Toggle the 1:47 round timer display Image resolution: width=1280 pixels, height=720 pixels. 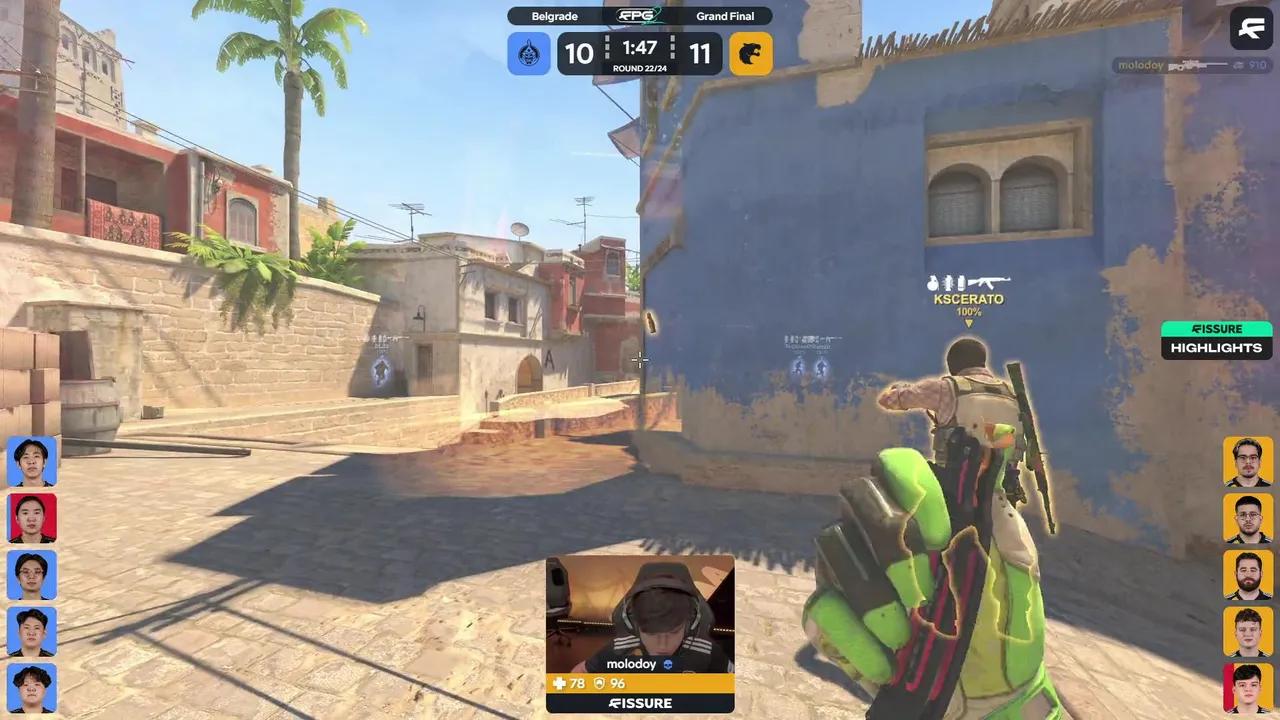click(x=640, y=48)
